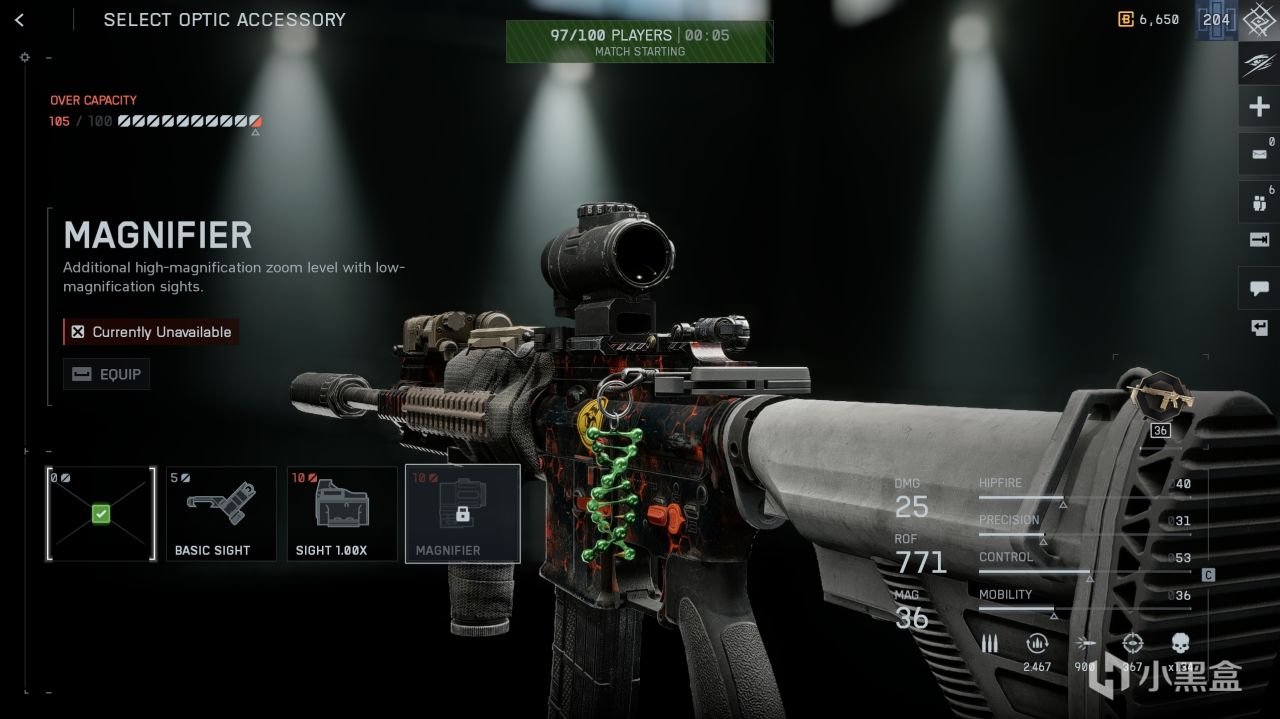Click the winged emblem below diamond icon
Viewport: 1280px width, 719px height.
pos(1259,63)
